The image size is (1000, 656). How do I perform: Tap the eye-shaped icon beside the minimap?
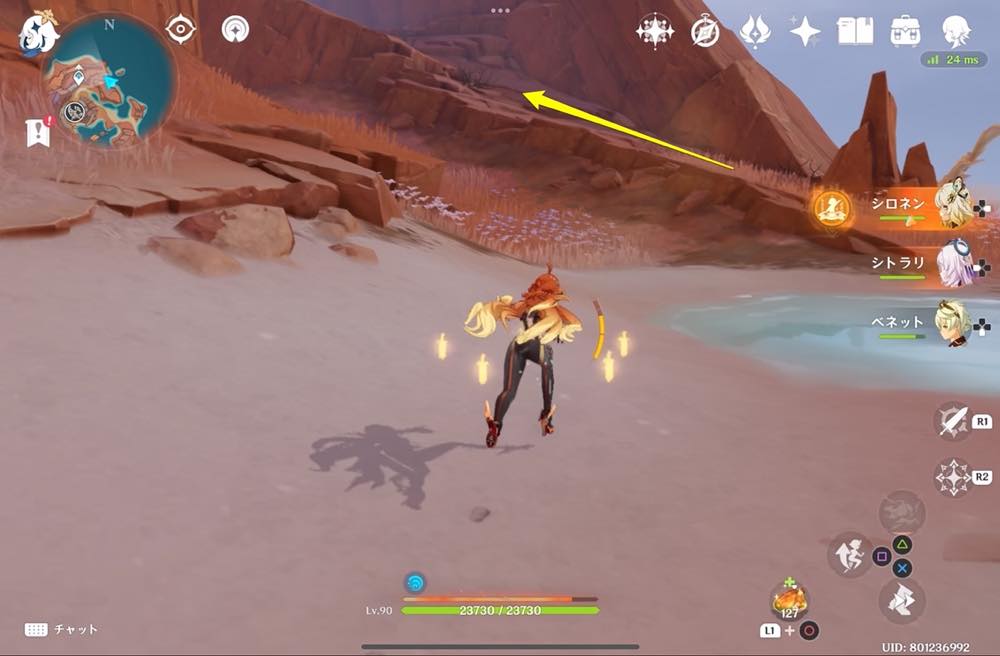[x=180, y=29]
